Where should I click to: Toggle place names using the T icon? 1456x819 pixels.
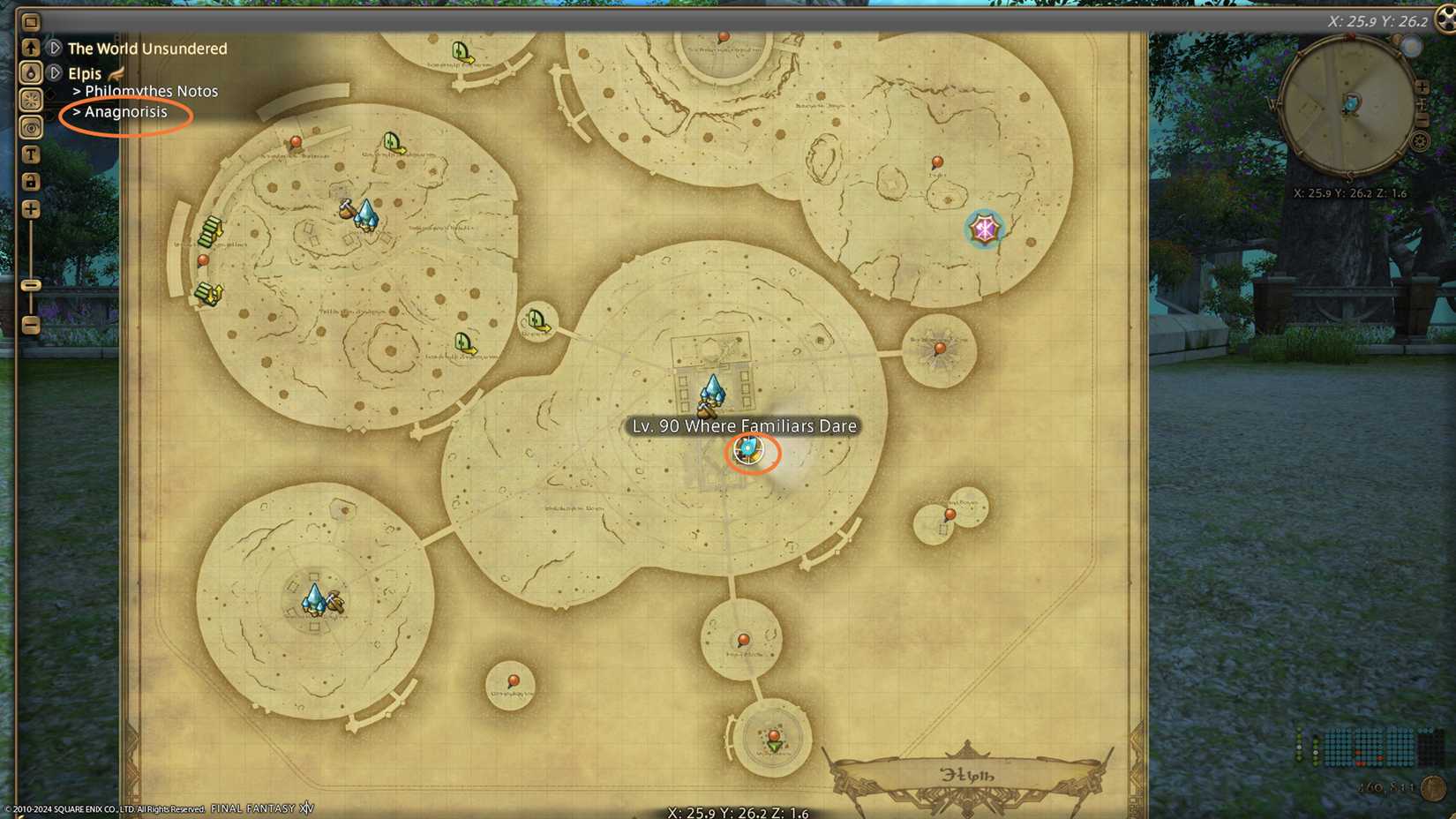coord(31,154)
